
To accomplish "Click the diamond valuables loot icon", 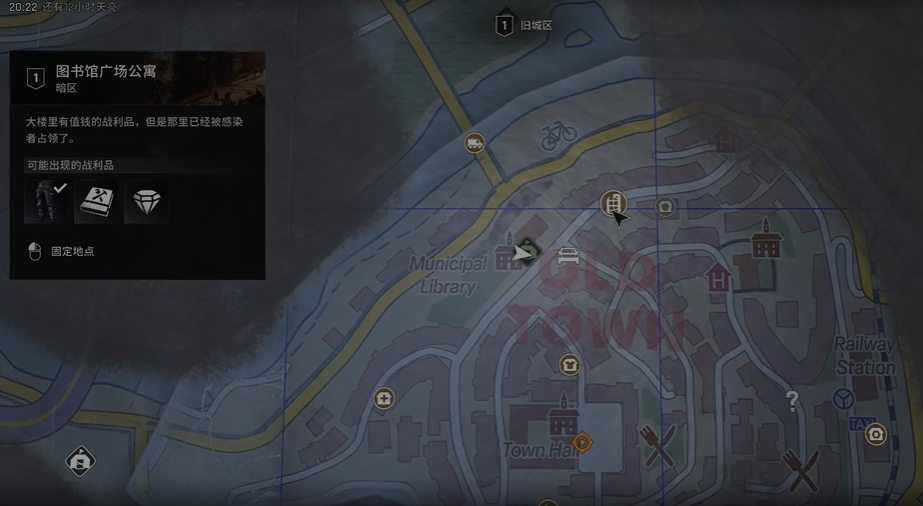I will (x=145, y=201).
